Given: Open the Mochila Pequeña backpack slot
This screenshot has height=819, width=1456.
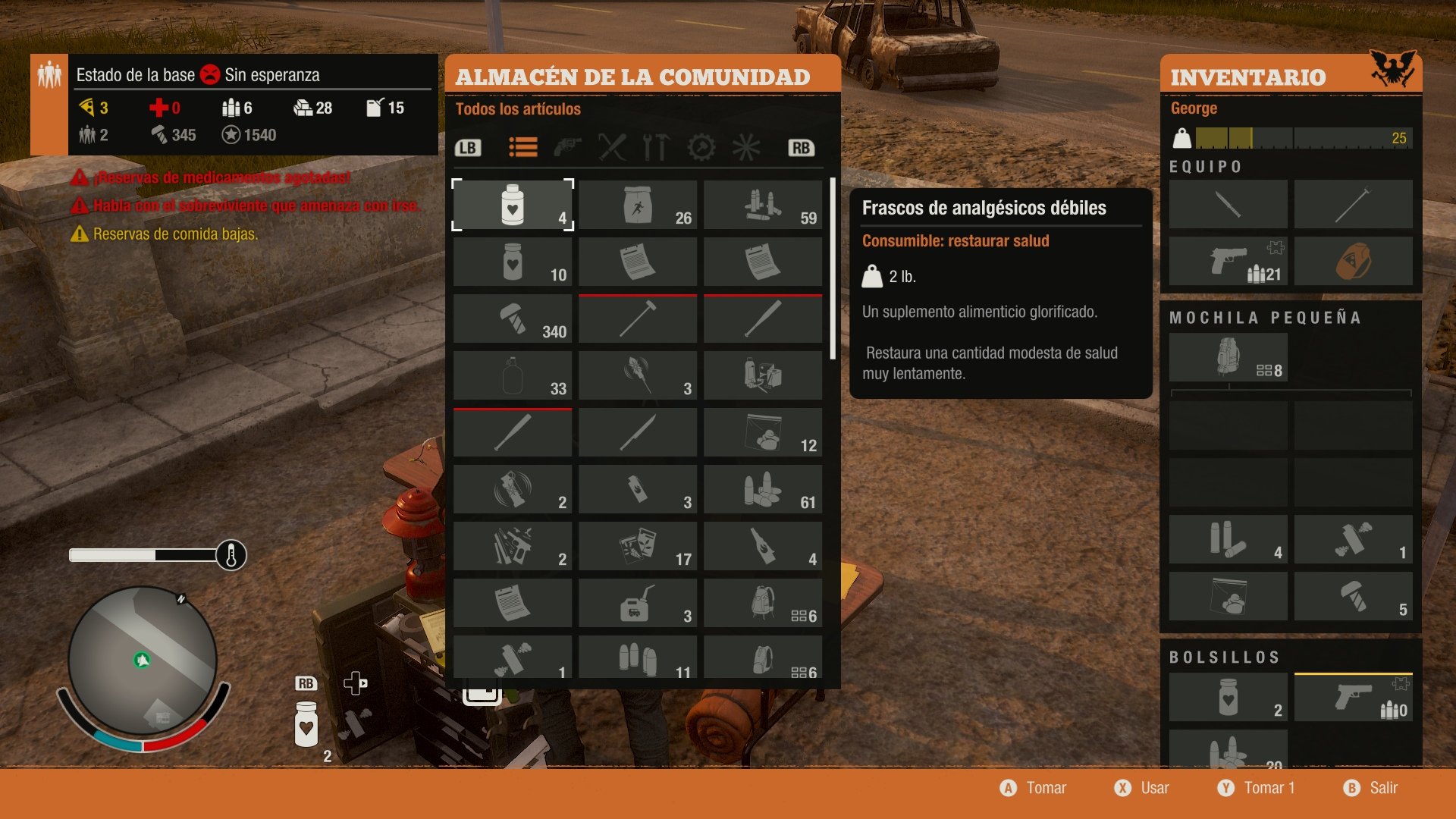Looking at the screenshot, I should click(x=1228, y=356).
